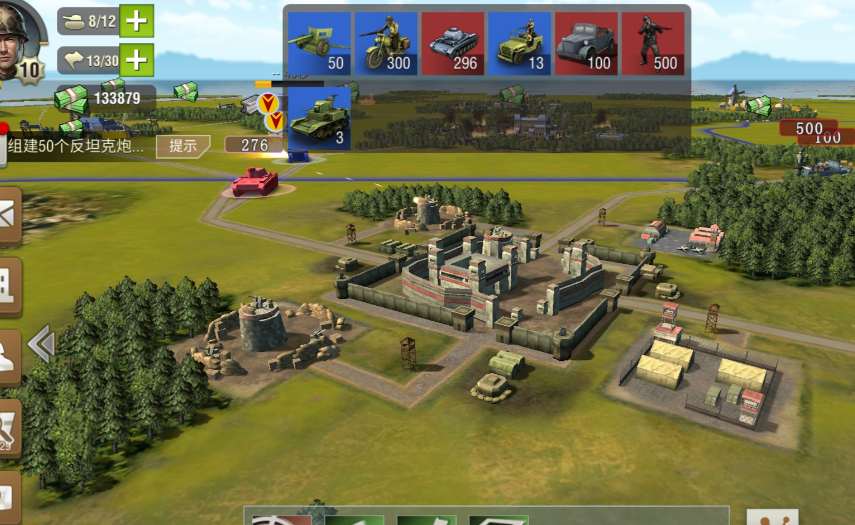The image size is (855, 525).
Task: Open the mail envelope side button
Action: 8,215
